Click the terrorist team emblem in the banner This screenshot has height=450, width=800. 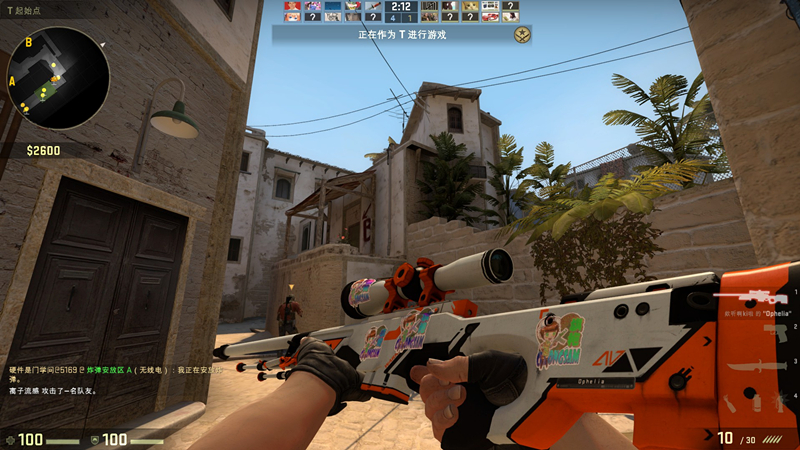point(521,35)
